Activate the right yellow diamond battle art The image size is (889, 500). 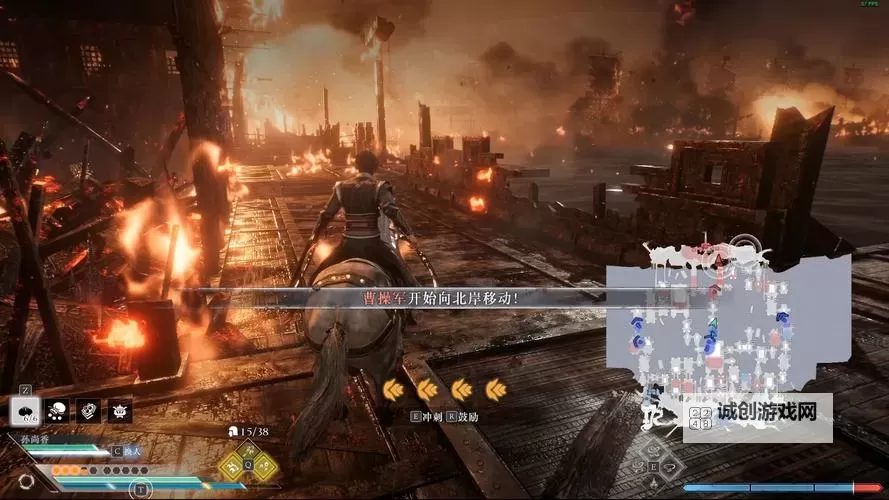pos(264,467)
